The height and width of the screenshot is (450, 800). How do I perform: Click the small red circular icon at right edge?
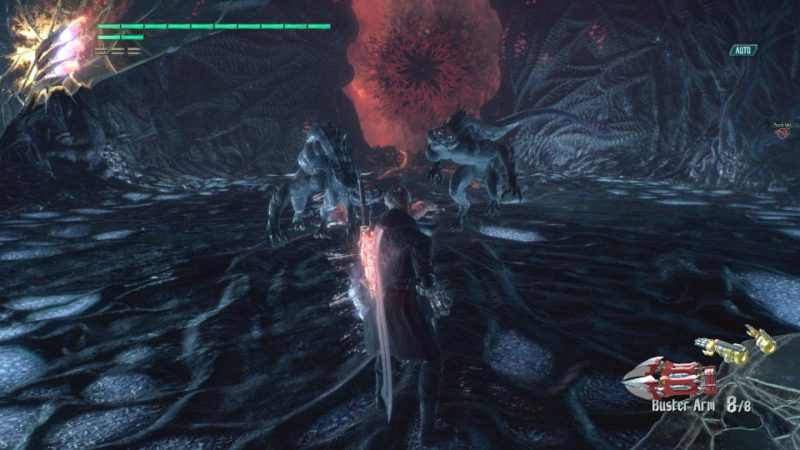click(x=781, y=132)
